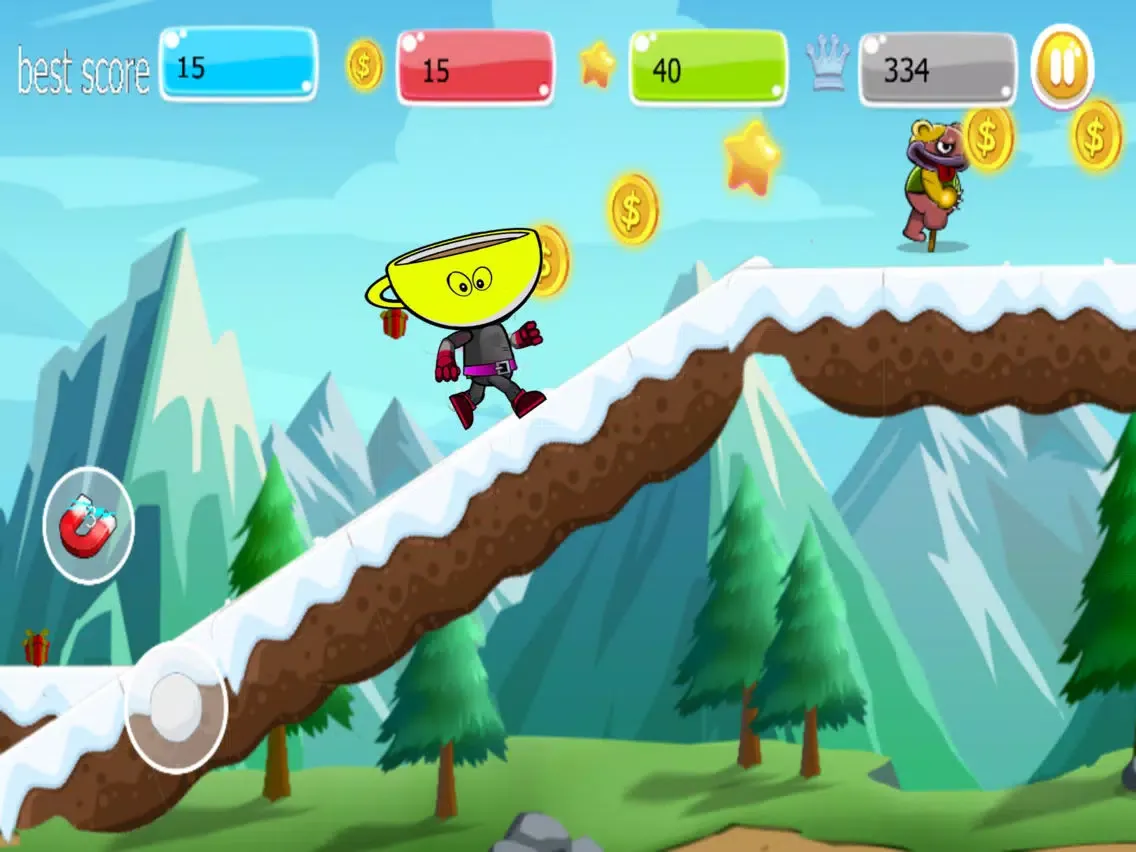Activate the red magnet power-up button
Image resolution: width=1136 pixels, height=852 pixels.
pos(88,526)
